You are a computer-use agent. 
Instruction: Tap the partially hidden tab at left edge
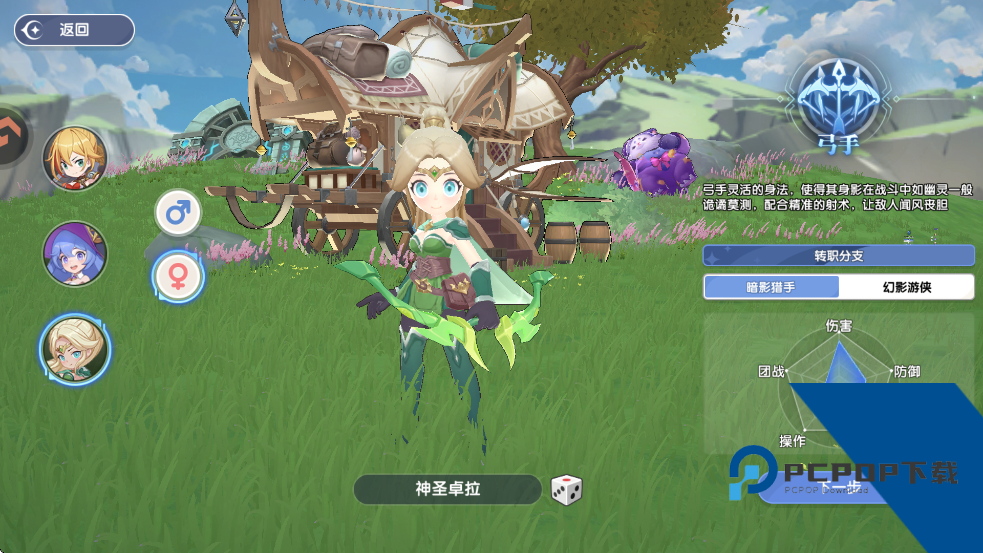point(13,134)
